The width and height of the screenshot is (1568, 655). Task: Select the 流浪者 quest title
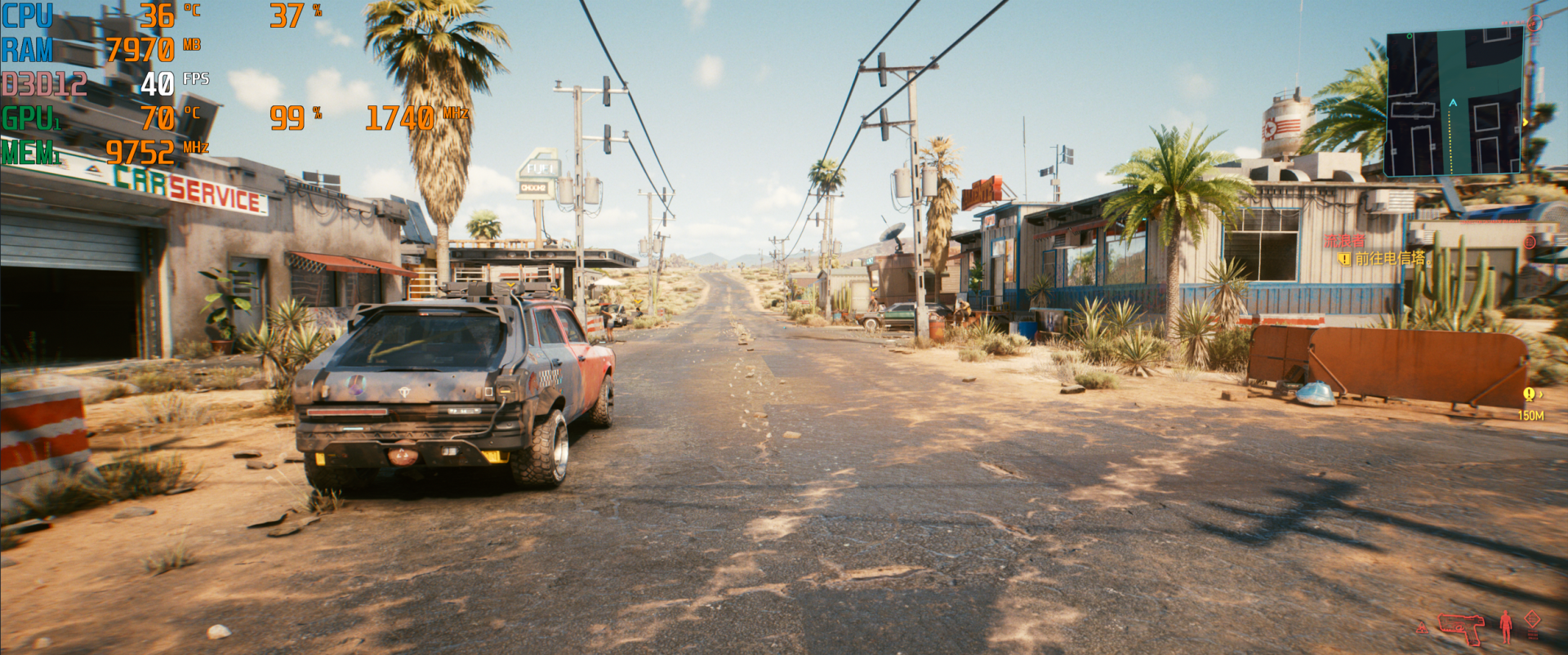point(1344,241)
